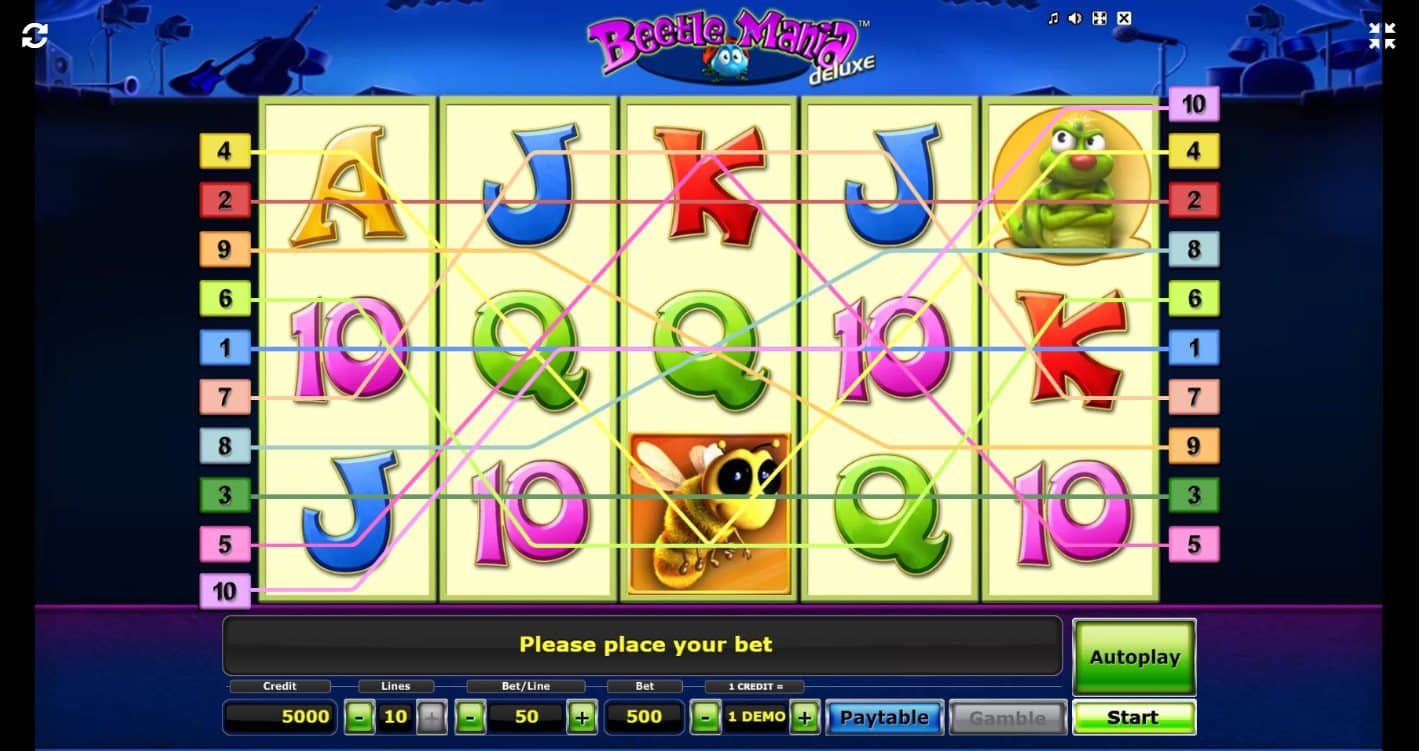Screen dimensions: 1419x751
Task: Decrease the number of lines
Action: point(358,717)
